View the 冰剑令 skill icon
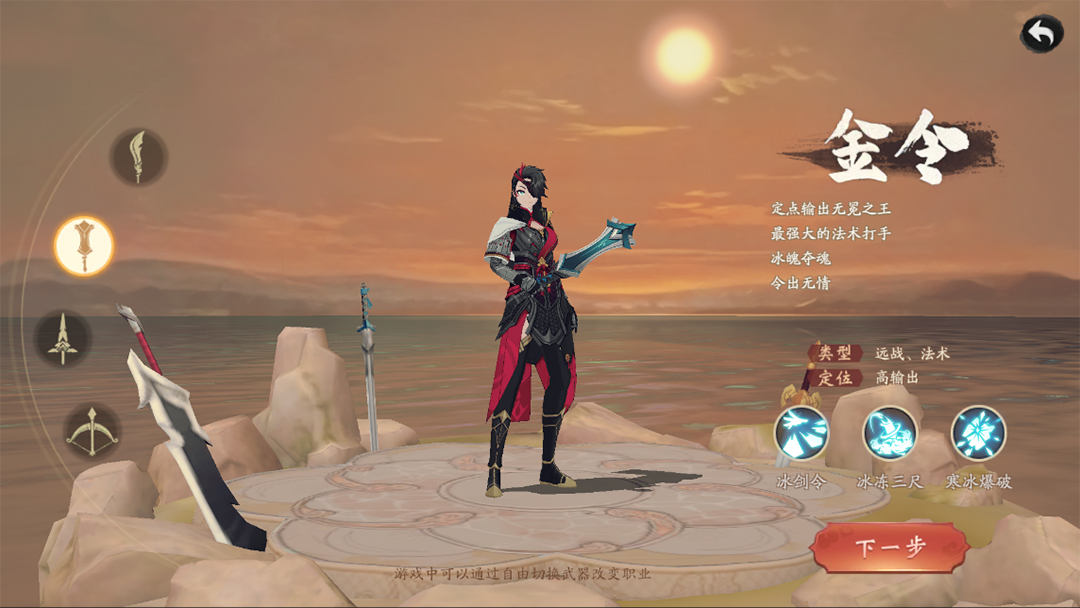 [802, 433]
